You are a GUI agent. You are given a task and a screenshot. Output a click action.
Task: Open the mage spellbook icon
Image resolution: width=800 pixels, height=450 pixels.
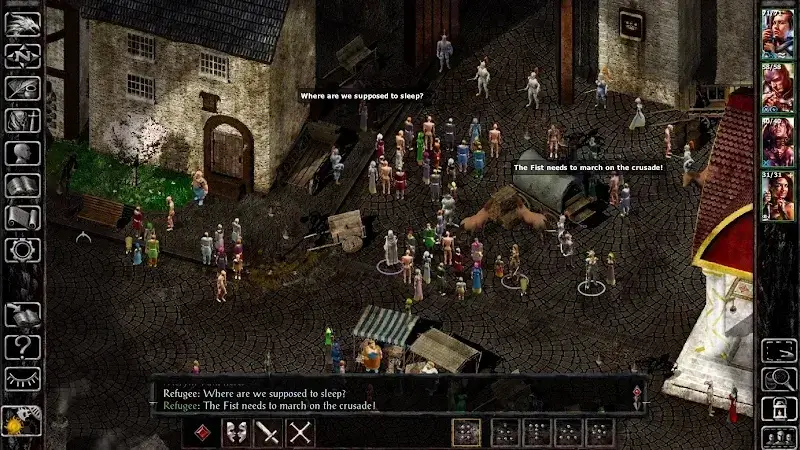point(22,185)
